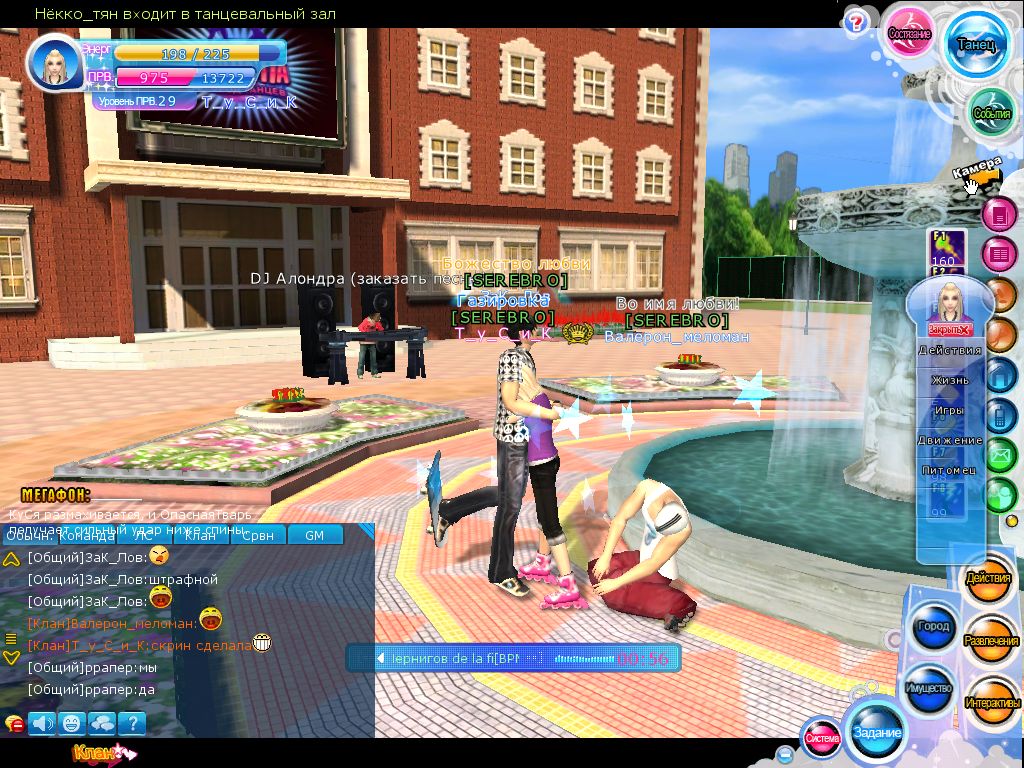Select the Движение panel entry
The image size is (1024, 768).
point(950,440)
